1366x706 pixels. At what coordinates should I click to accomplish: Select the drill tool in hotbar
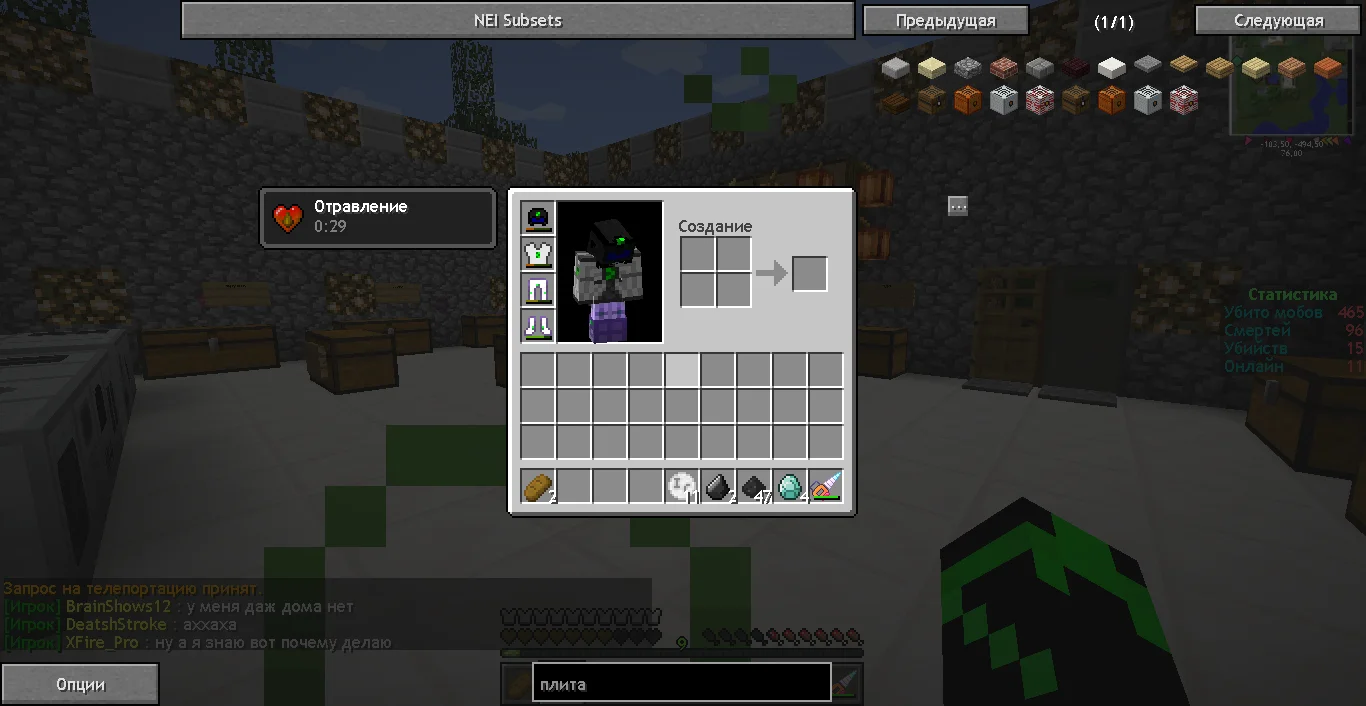tap(826, 487)
